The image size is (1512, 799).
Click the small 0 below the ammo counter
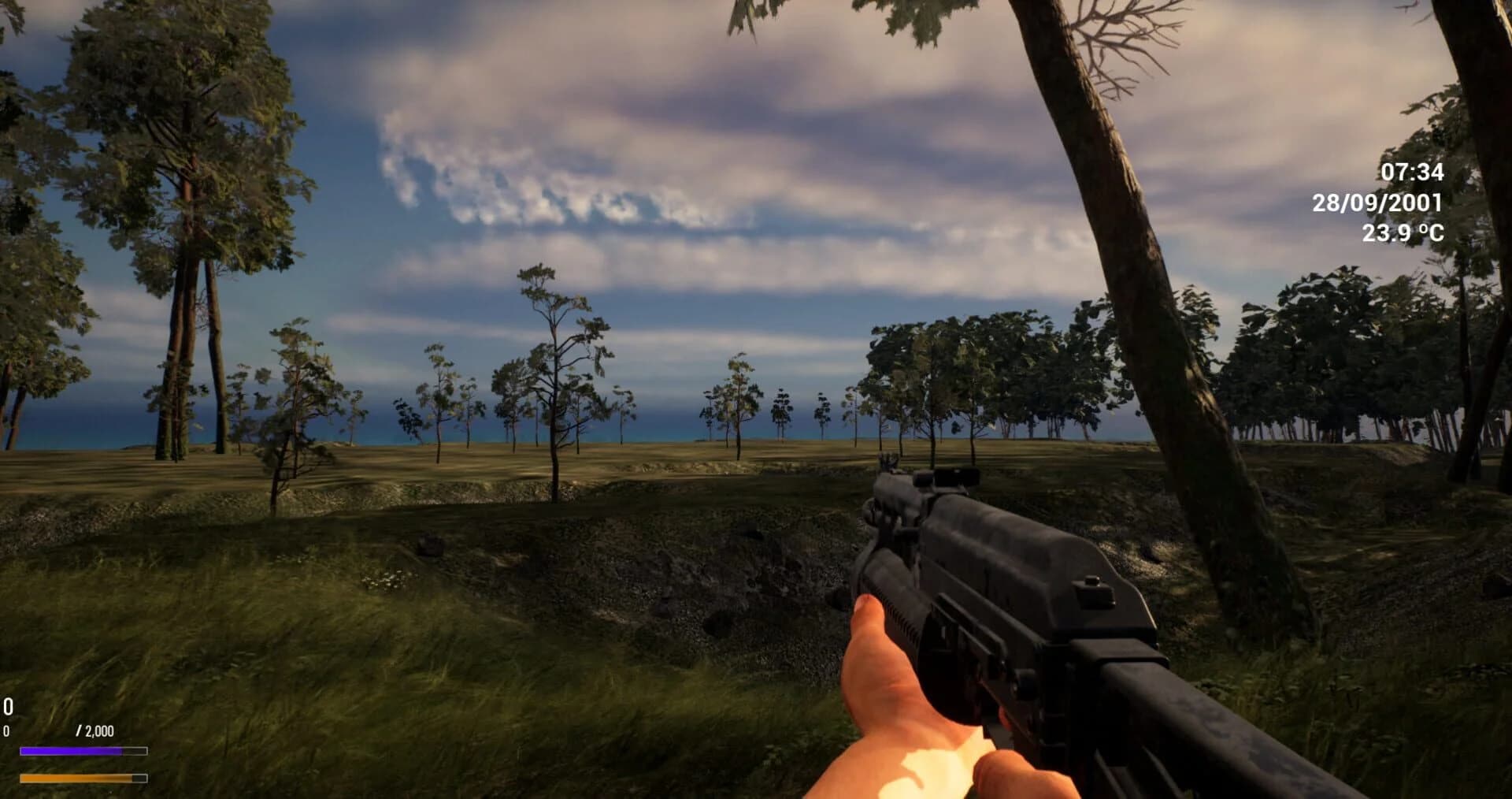click(6, 729)
